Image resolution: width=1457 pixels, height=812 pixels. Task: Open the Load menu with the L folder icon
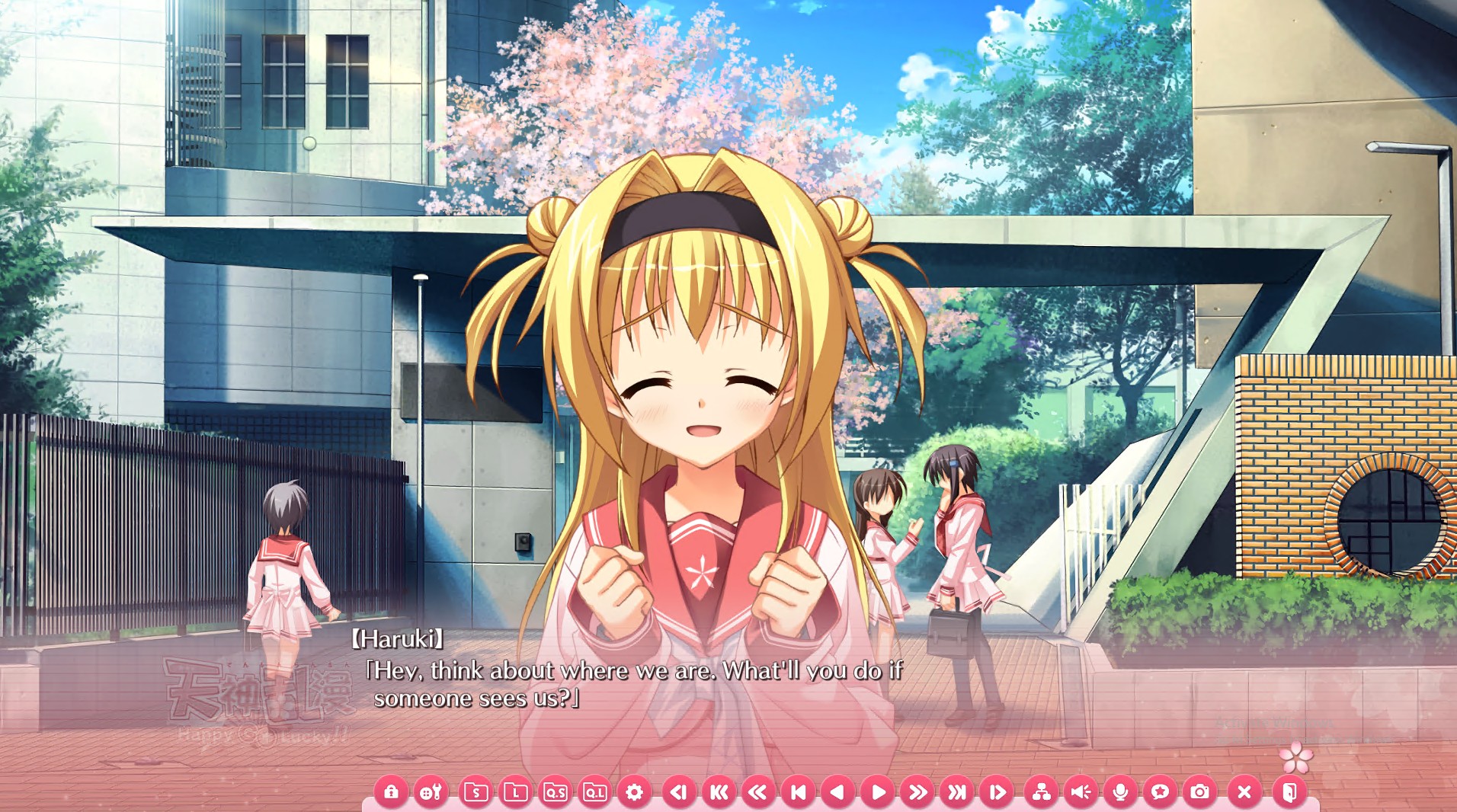[x=516, y=792]
